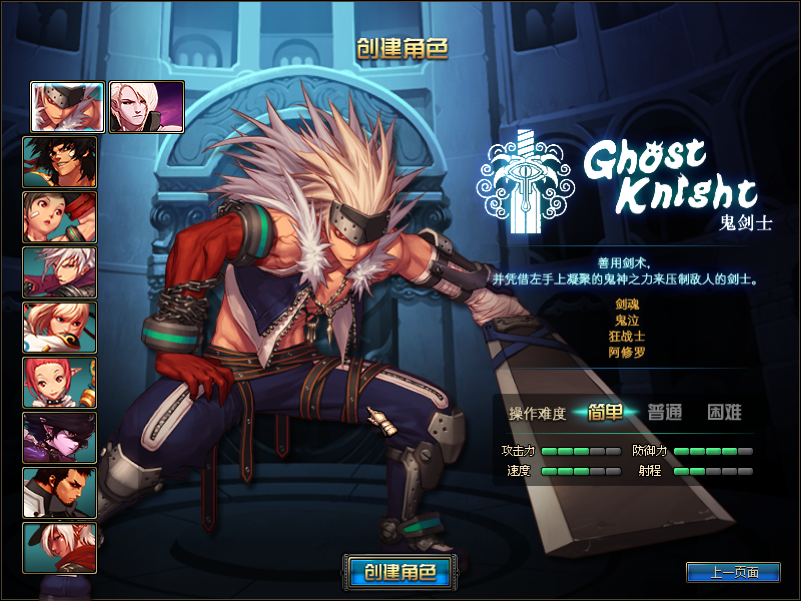Choose the pale blonde character on purple background

click(x=146, y=107)
